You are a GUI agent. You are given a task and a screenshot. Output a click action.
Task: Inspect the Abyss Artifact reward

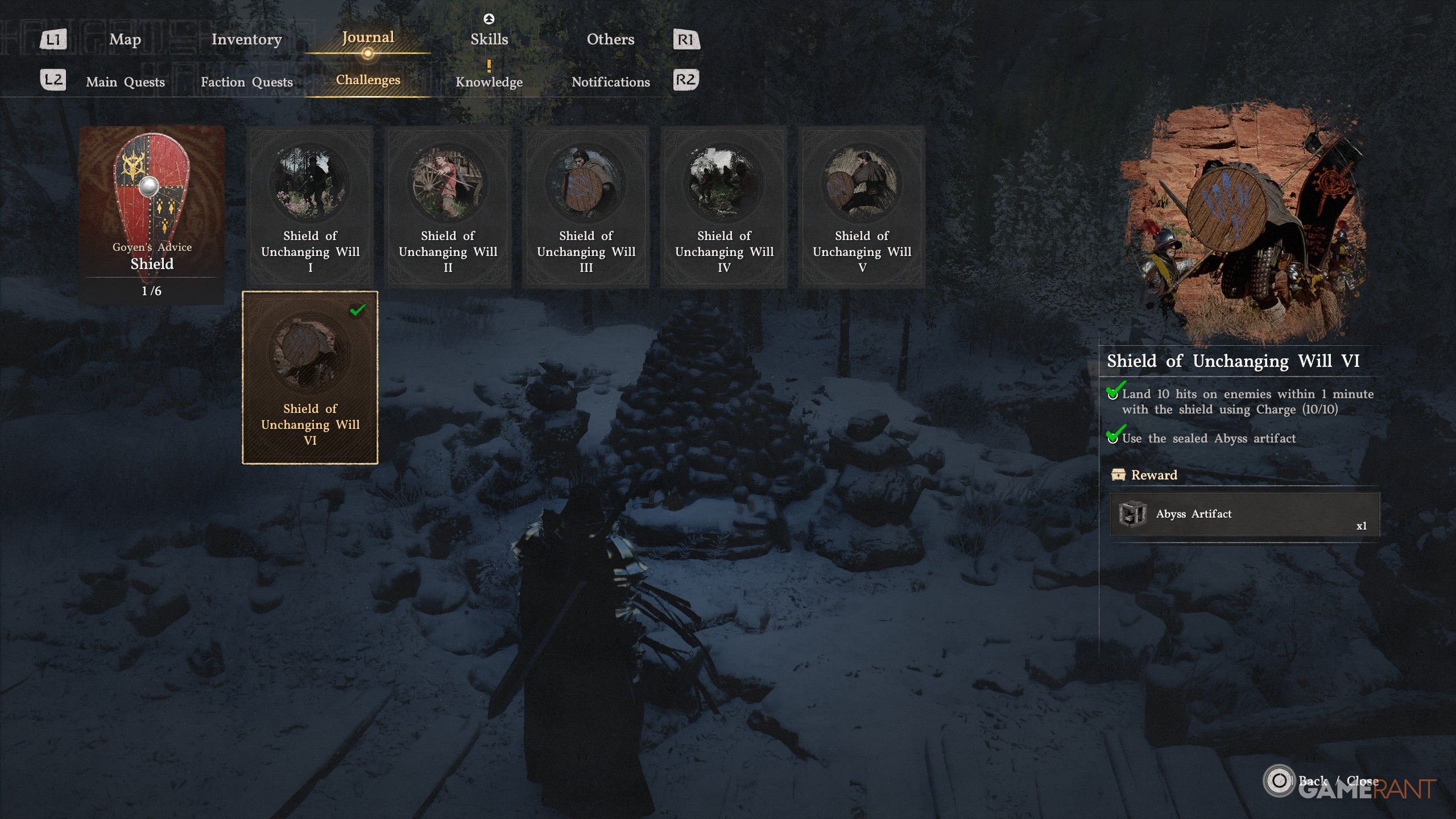(x=1244, y=514)
